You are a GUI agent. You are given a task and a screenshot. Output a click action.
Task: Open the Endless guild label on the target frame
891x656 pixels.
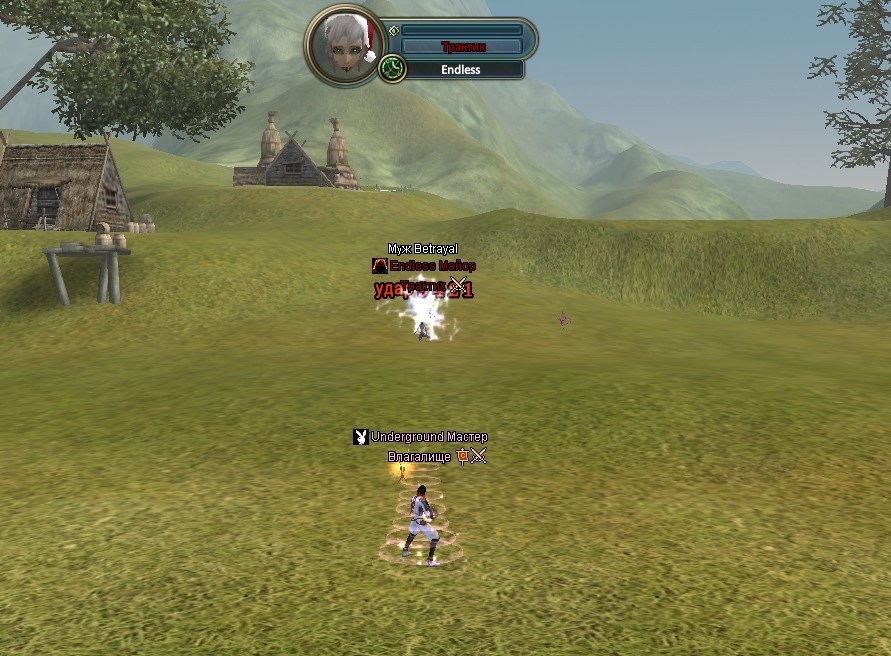pos(461,70)
